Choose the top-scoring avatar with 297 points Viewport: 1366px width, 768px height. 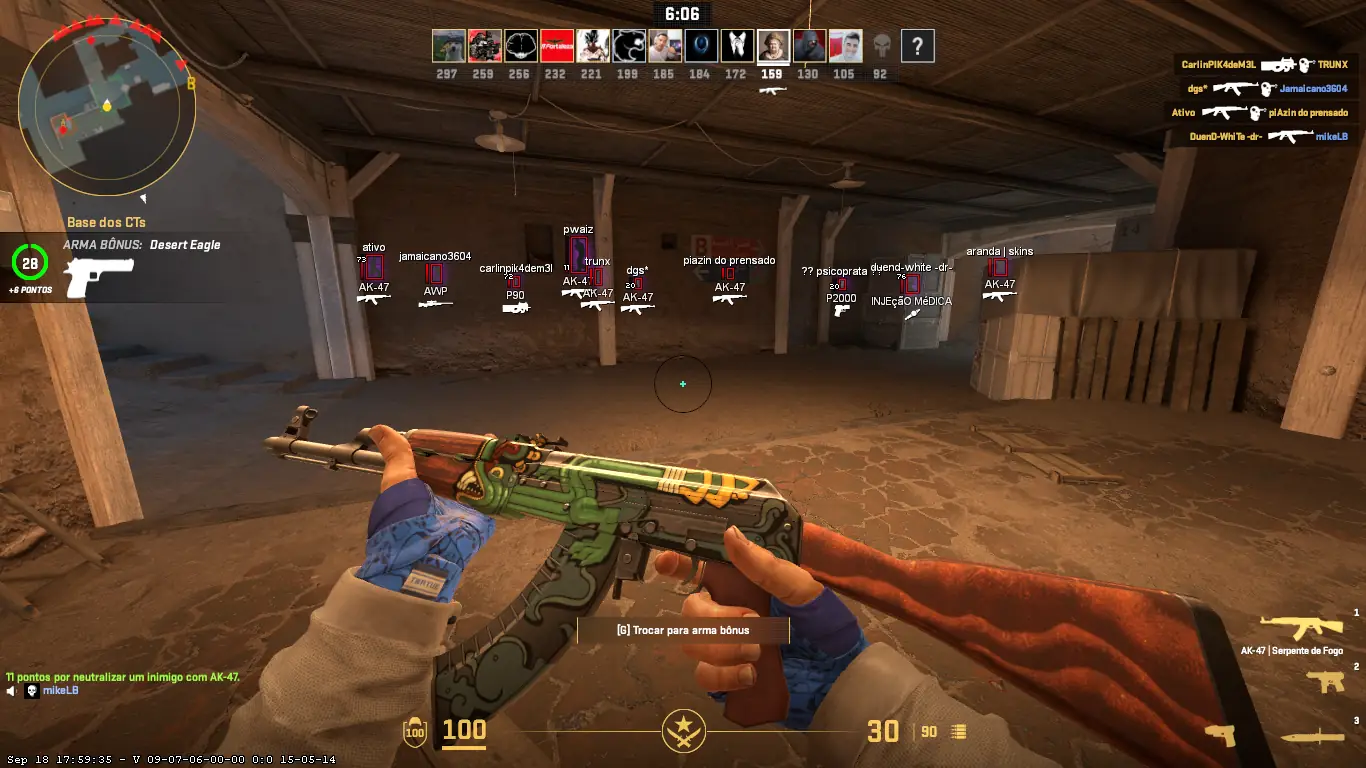tap(448, 46)
